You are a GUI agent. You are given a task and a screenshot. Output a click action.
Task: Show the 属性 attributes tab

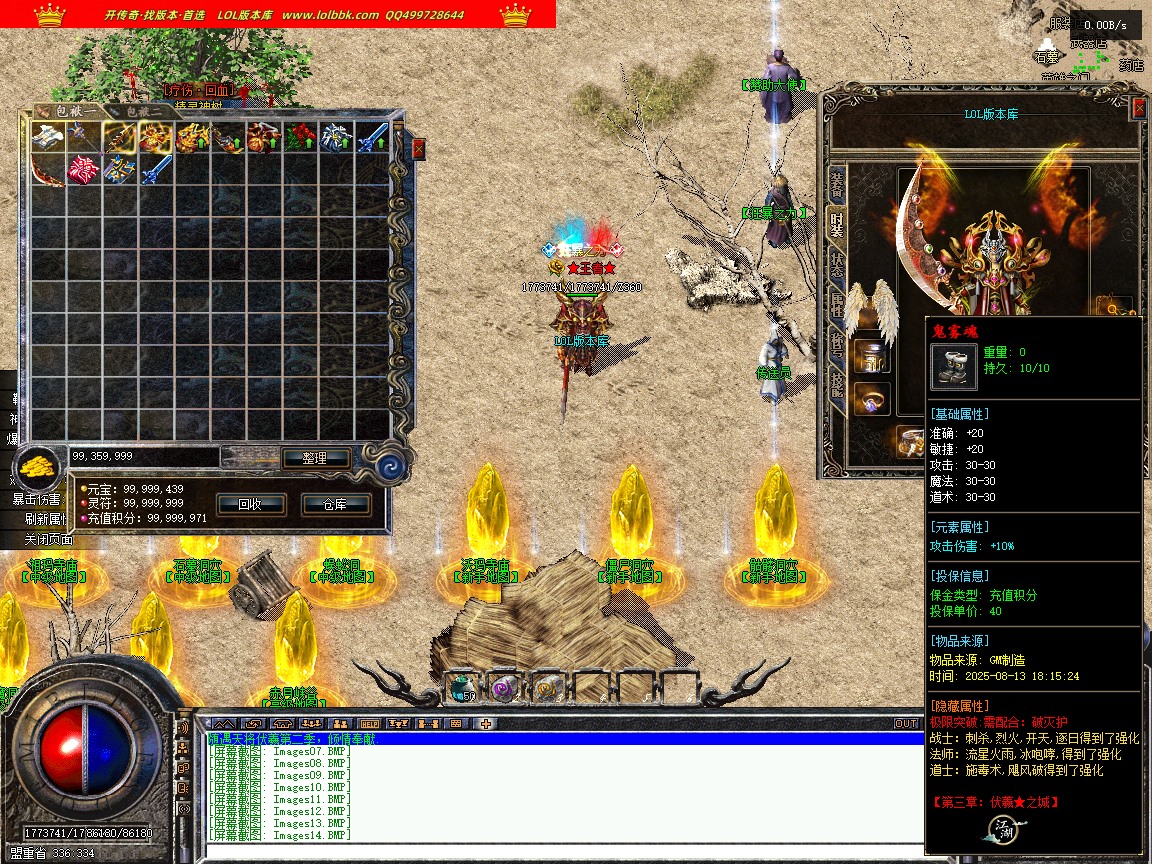(837, 305)
